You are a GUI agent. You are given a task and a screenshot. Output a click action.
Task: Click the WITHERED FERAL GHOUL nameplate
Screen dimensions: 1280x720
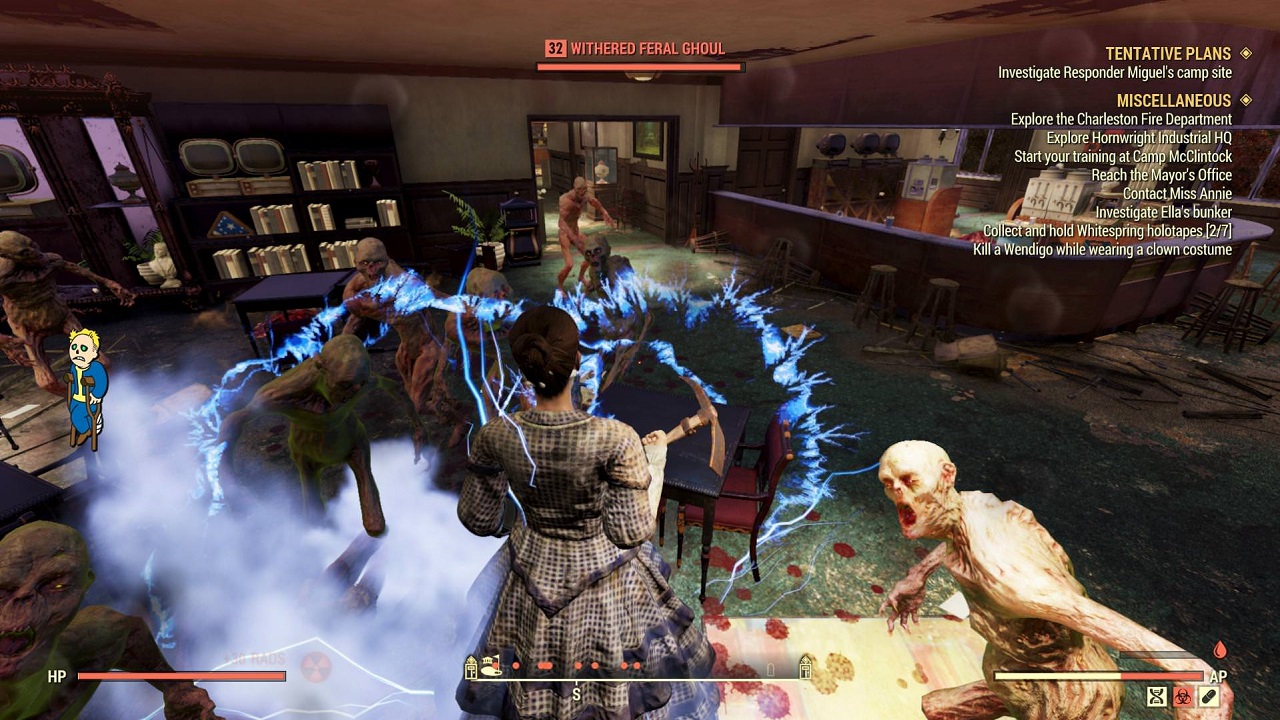pos(648,47)
